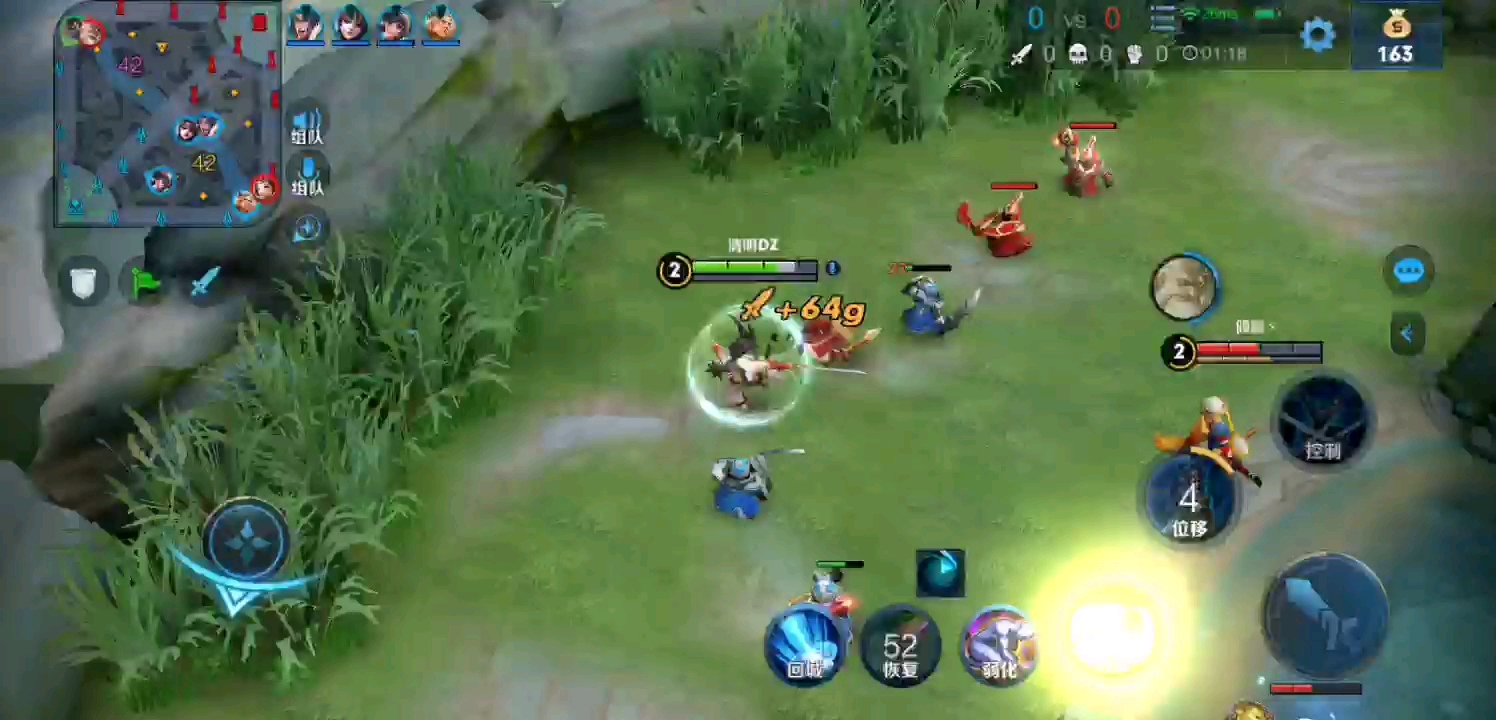
Task: Open the blue chat bubble
Action: pos(1409,271)
